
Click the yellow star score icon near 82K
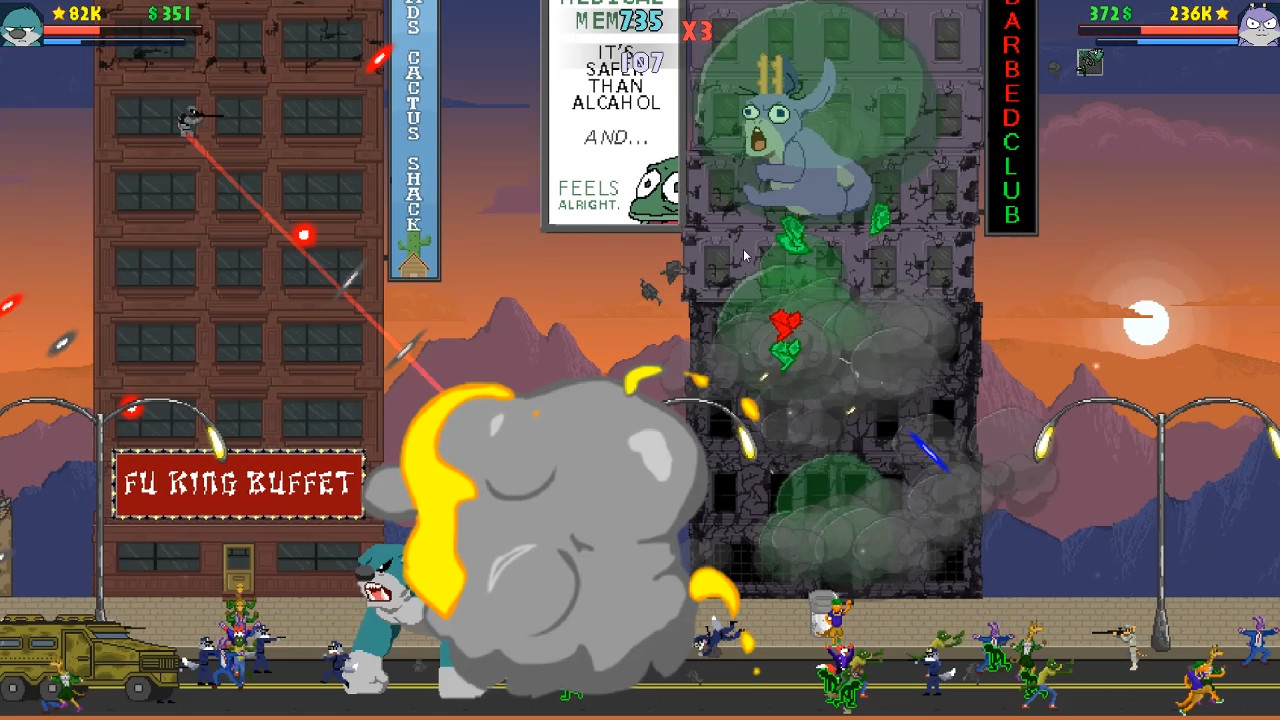tap(58, 13)
